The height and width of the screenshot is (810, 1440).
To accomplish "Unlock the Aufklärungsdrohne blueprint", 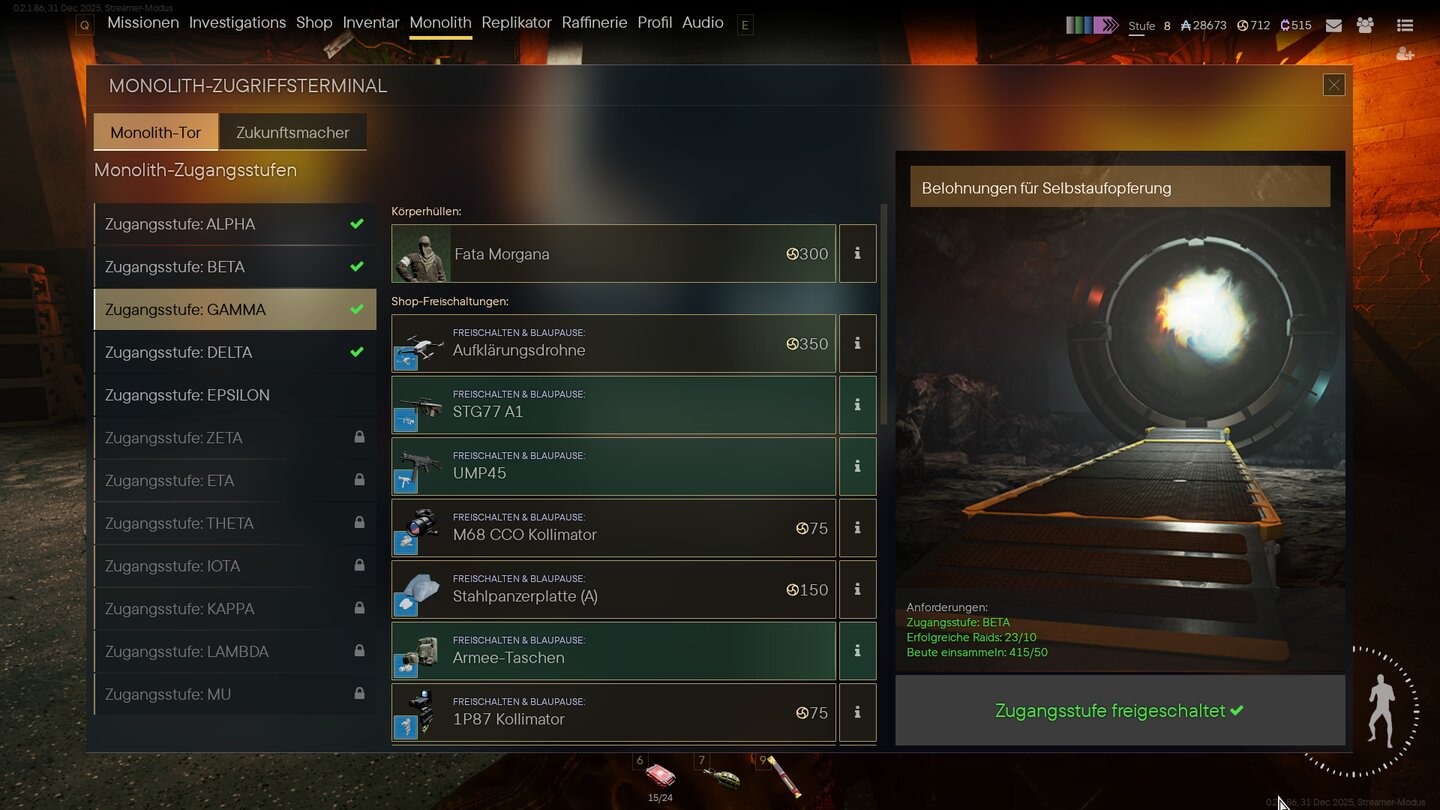I will pyautogui.click(x=613, y=344).
